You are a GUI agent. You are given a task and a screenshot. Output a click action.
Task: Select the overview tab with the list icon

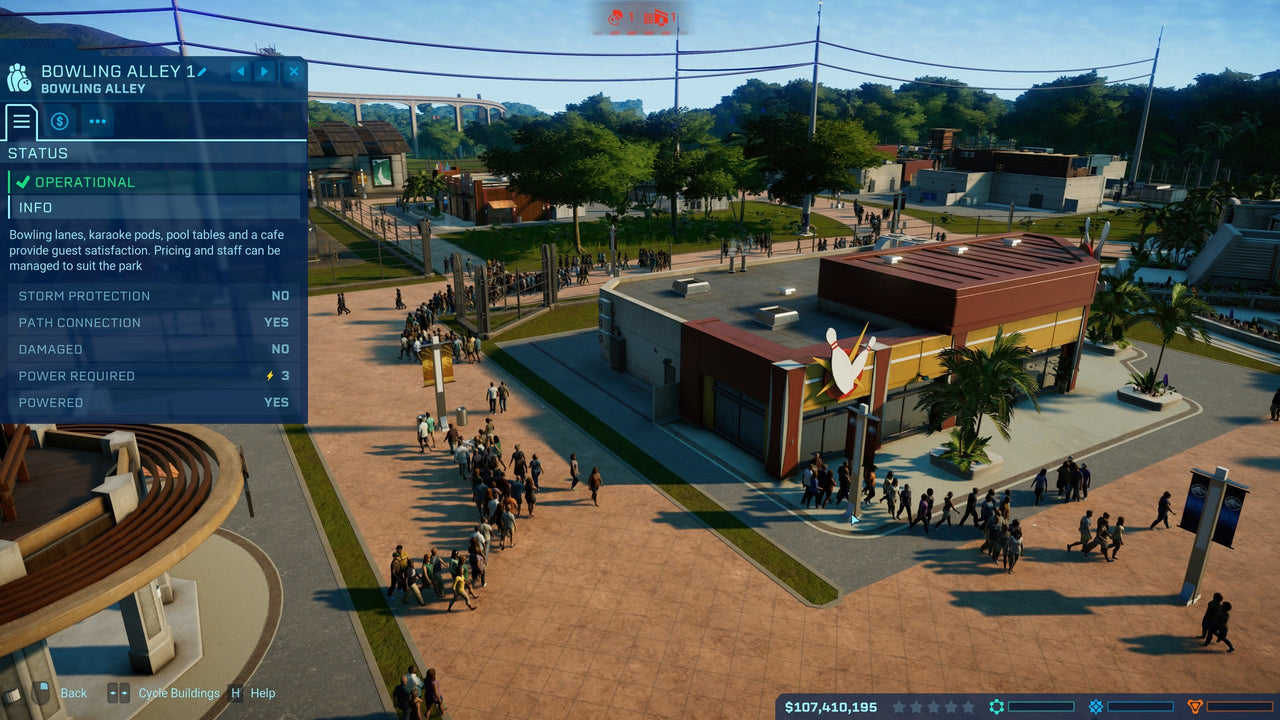tap(21, 121)
